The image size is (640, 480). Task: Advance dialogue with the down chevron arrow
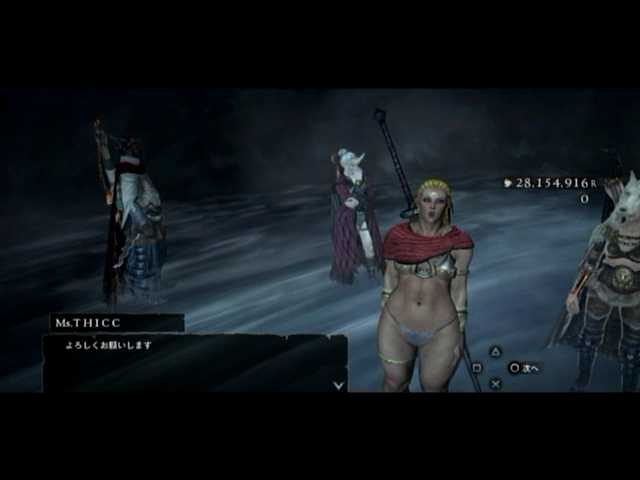[338, 383]
